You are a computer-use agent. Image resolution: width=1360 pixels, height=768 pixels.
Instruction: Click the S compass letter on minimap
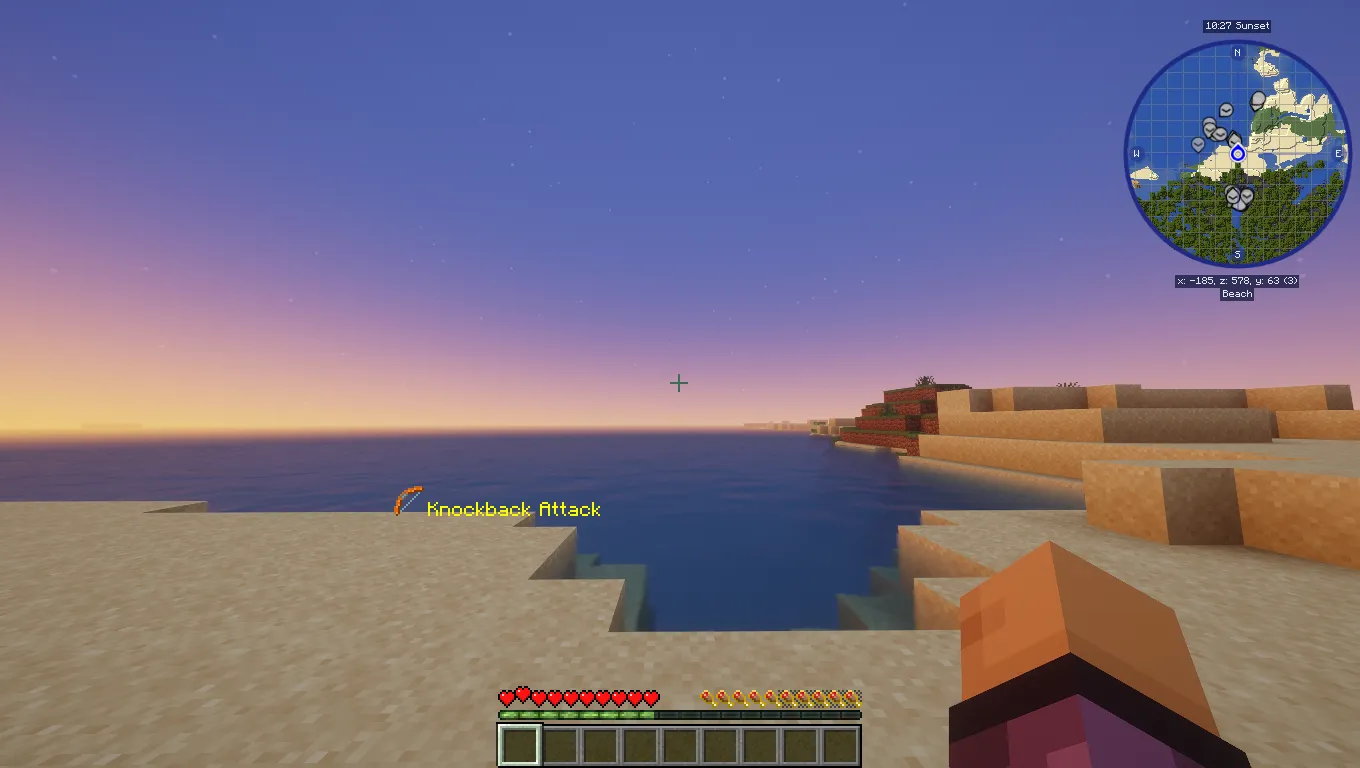coord(1237,253)
